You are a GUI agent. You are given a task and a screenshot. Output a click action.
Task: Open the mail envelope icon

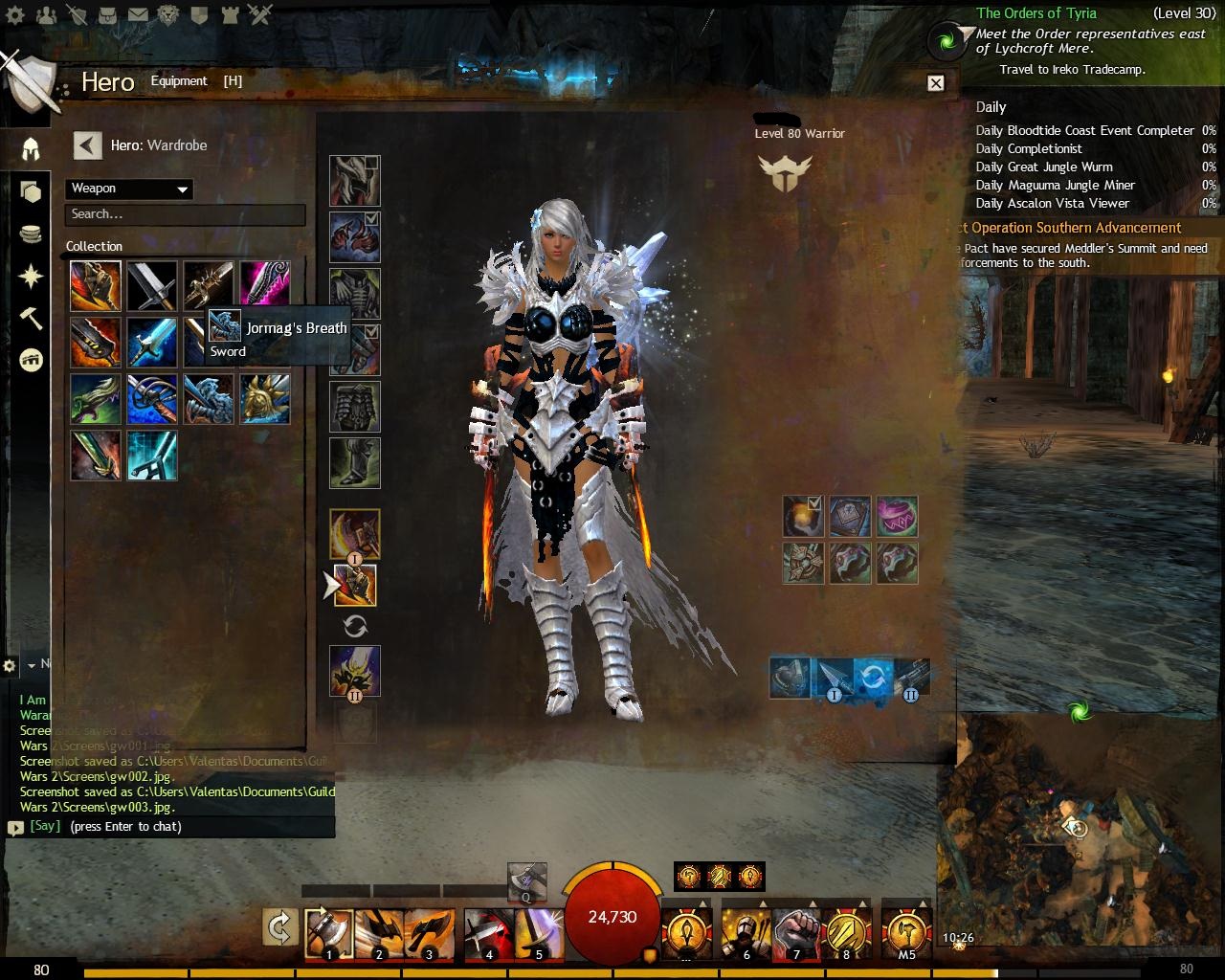click(x=138, y=15)
